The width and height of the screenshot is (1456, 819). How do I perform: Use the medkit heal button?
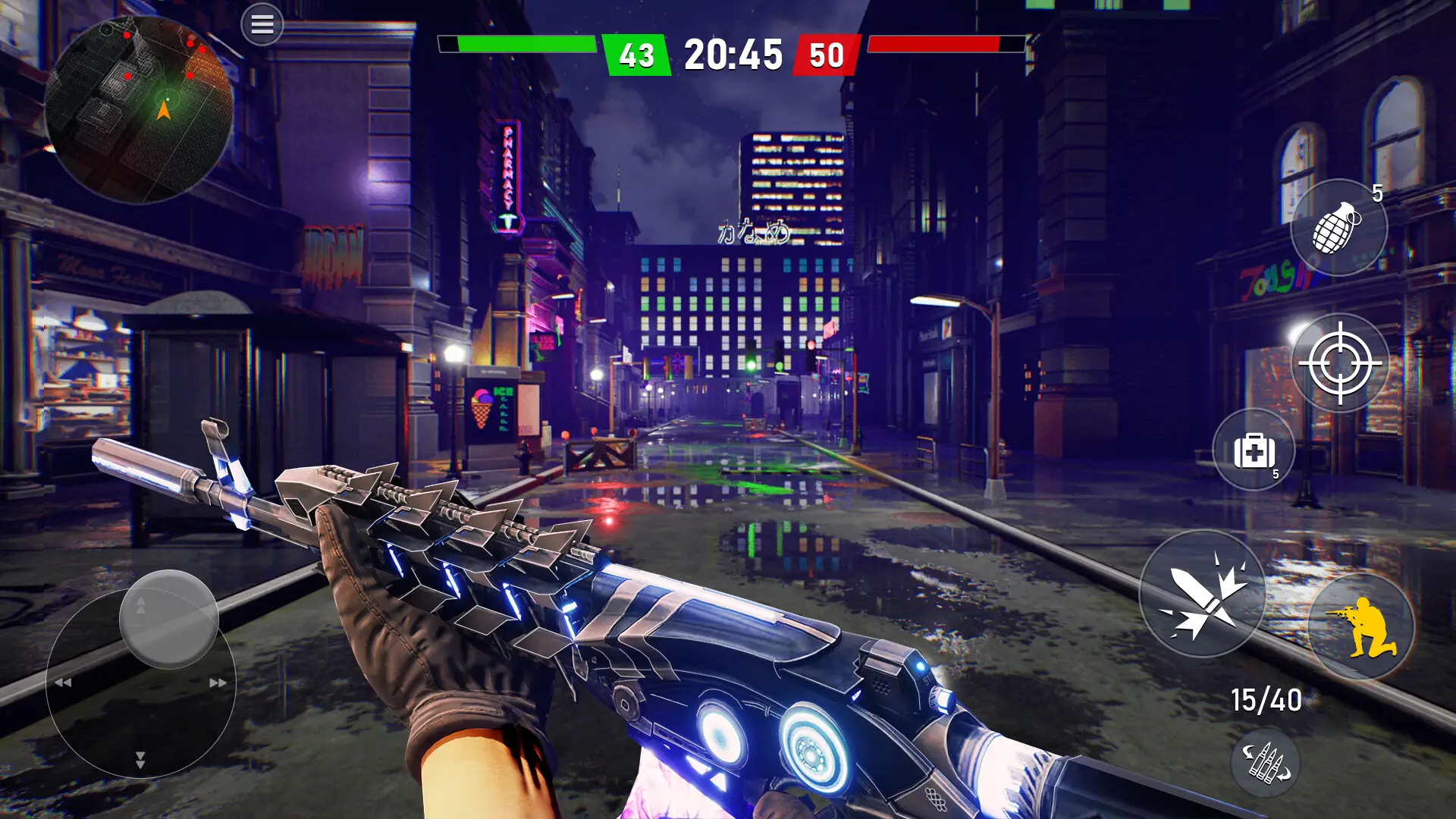click(1254, 450)
